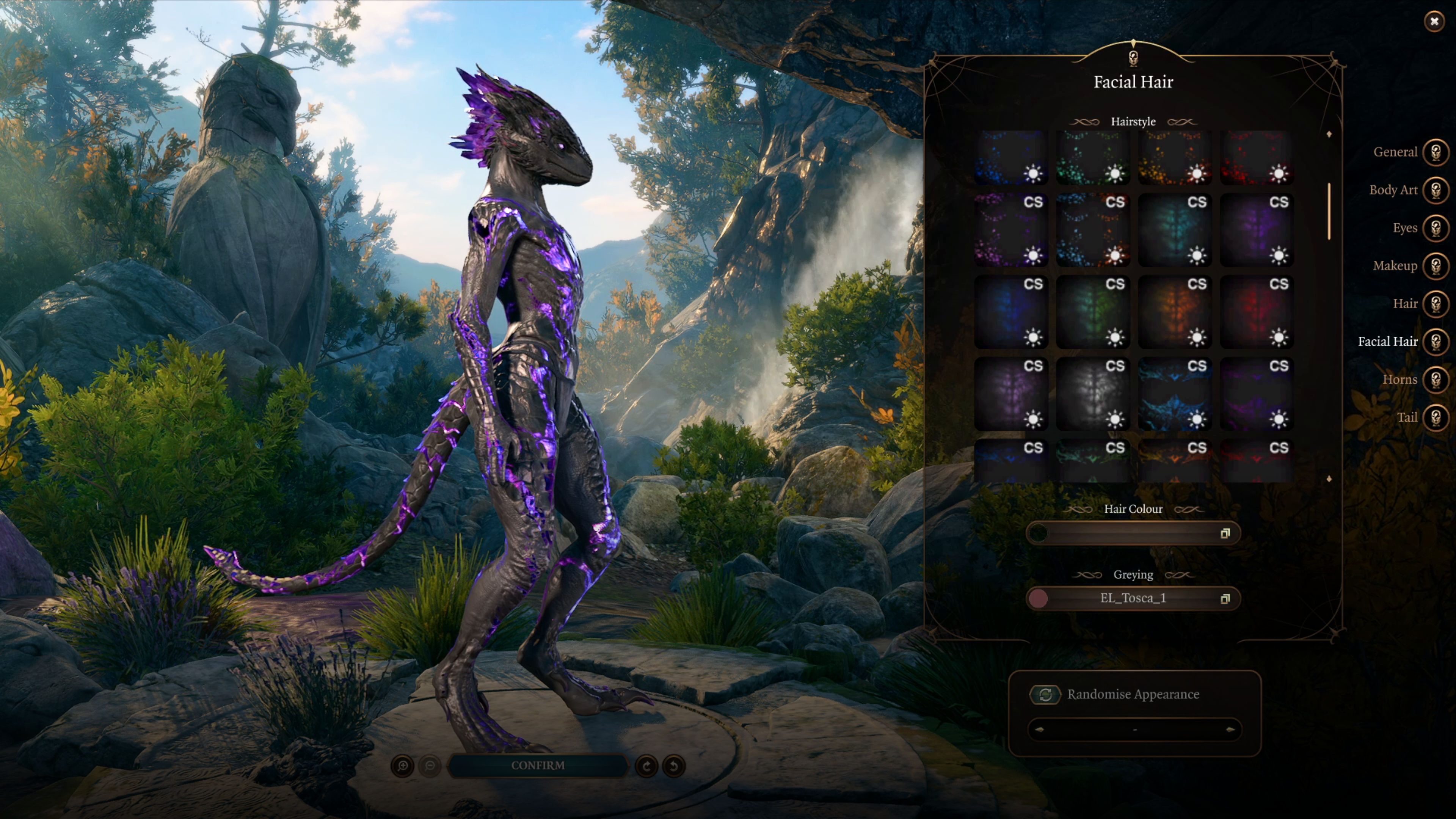The width and height of the screenshot is (1456, 819).
Task: Open the Greying EL_Tosca_1 colour selector
Action: pyautogui.click(x=1133, y=599)
